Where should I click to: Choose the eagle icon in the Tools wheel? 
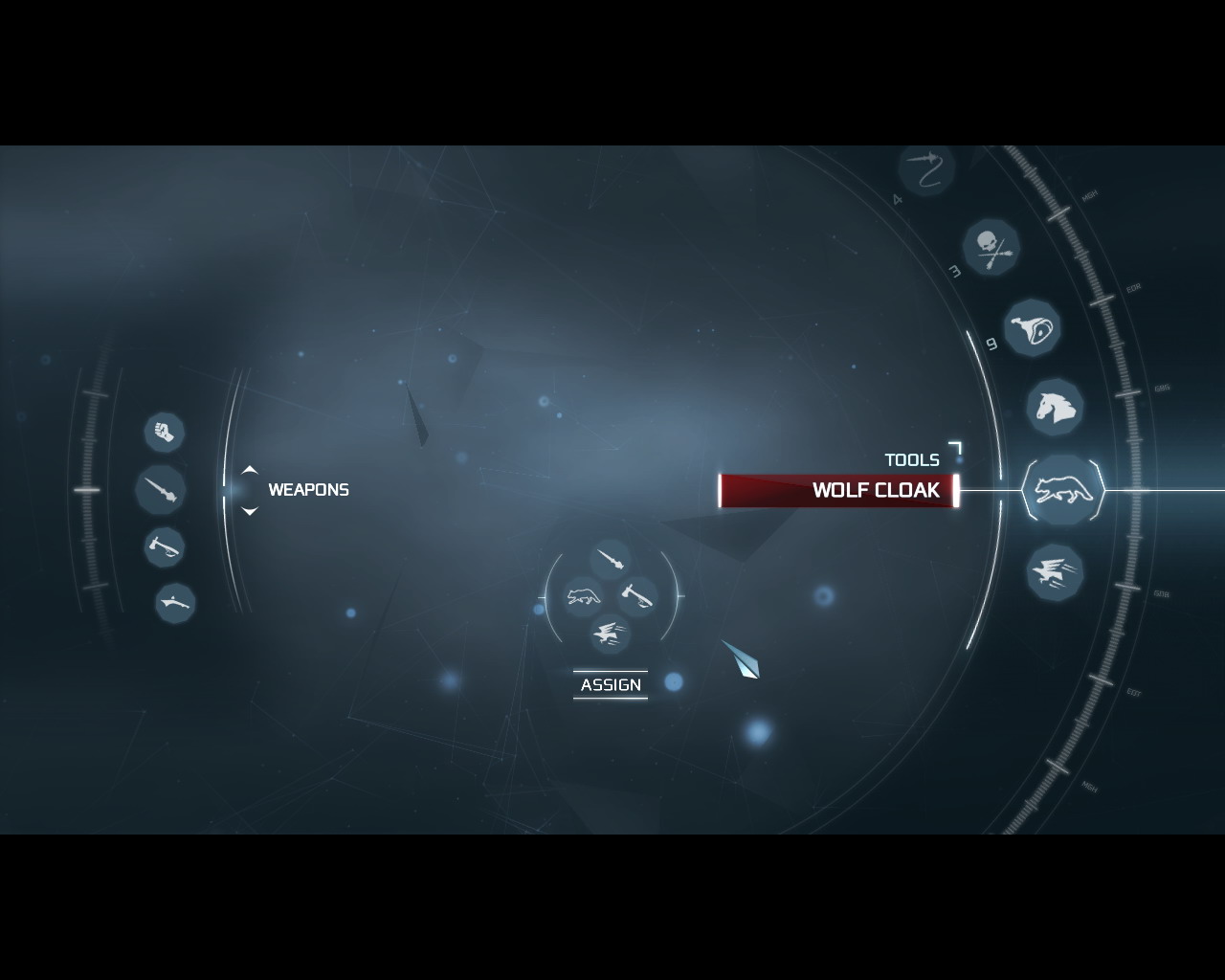1055,572
